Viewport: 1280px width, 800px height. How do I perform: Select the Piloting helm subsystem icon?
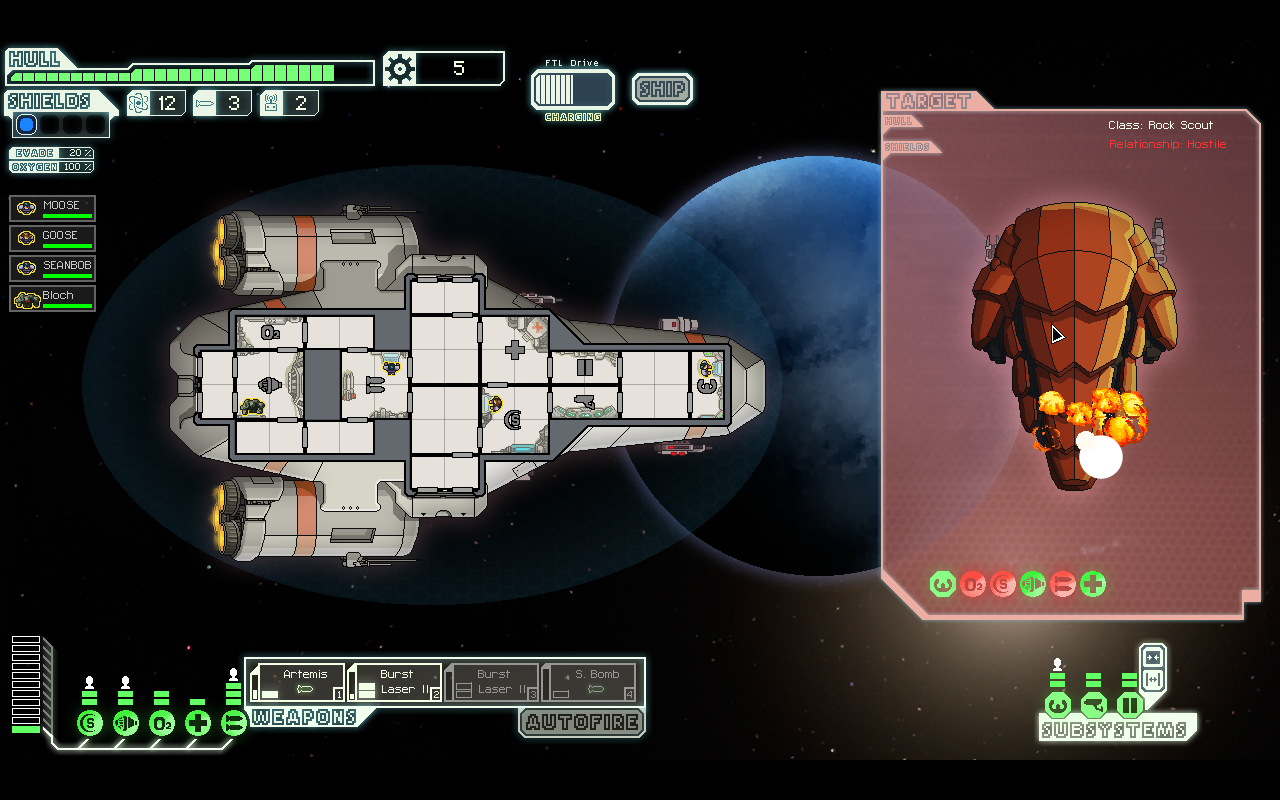1057,705
